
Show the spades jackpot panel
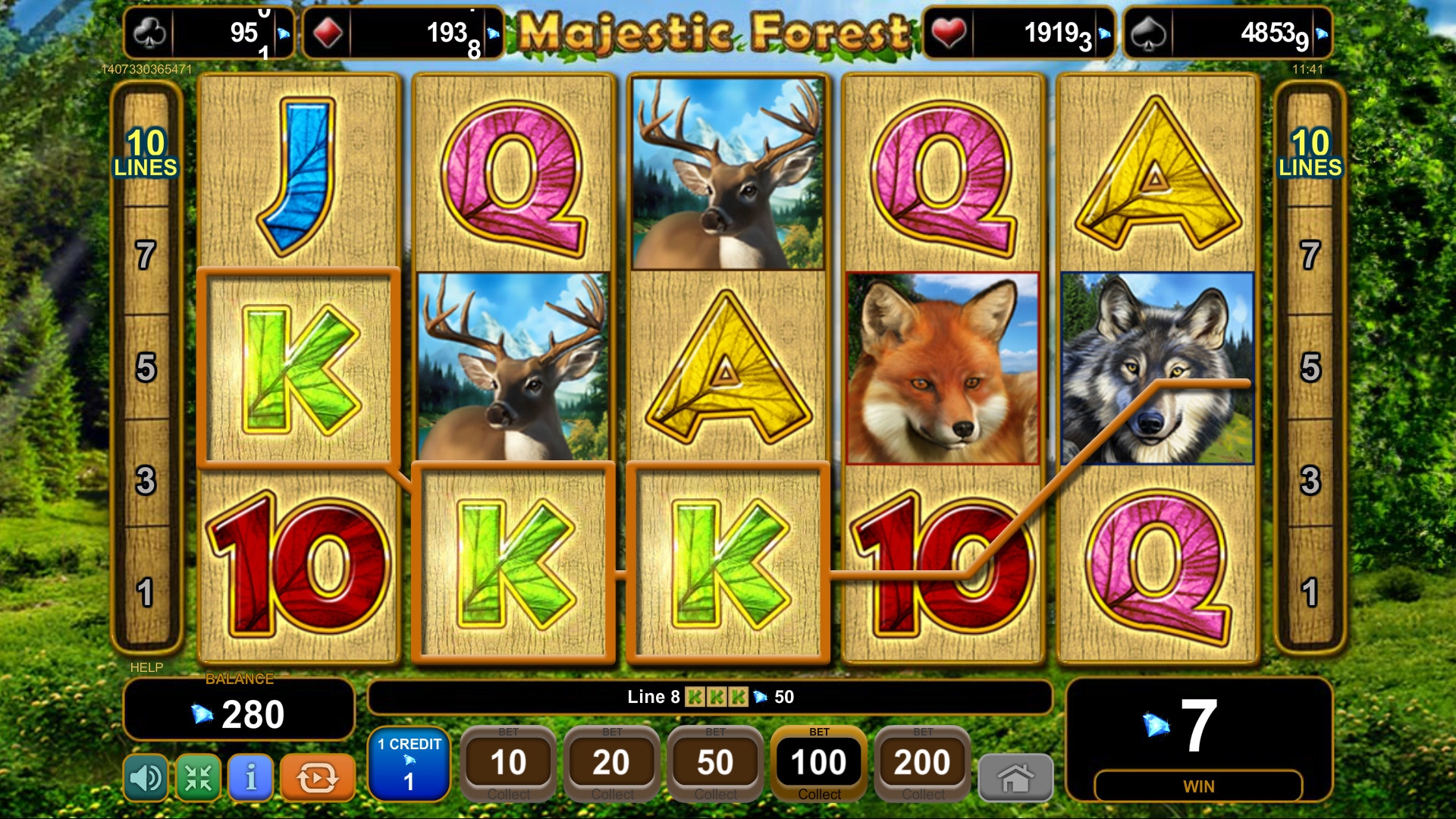[x=1227, y=33]
